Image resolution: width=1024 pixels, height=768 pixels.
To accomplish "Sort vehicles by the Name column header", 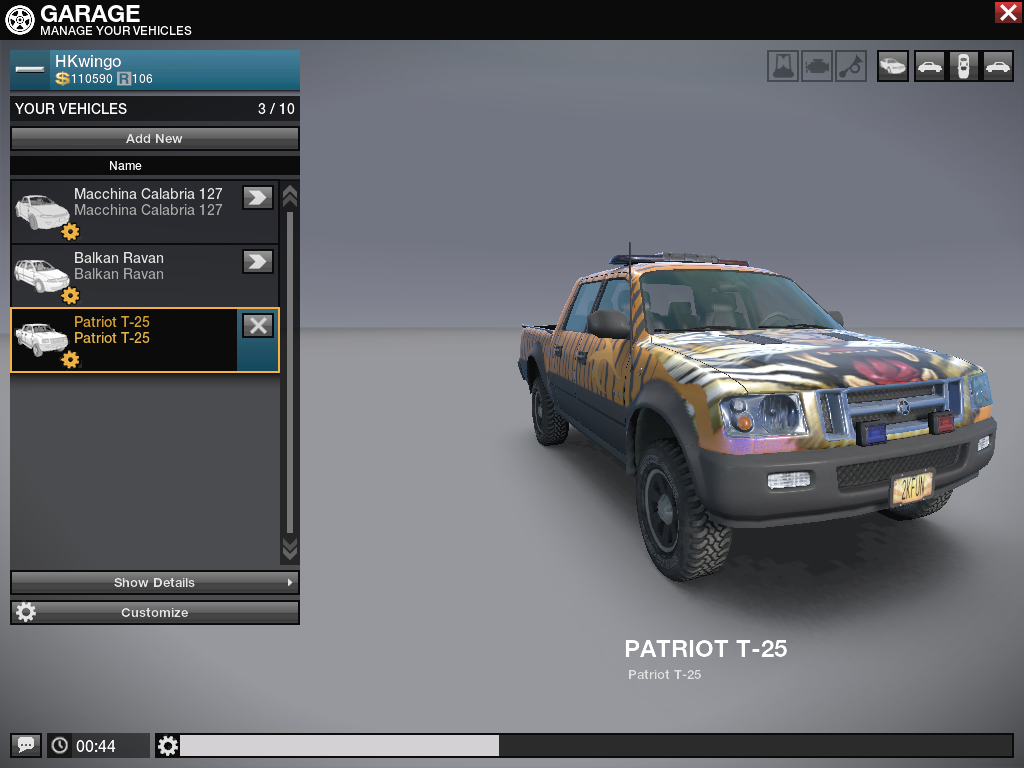I will (126, 166).
